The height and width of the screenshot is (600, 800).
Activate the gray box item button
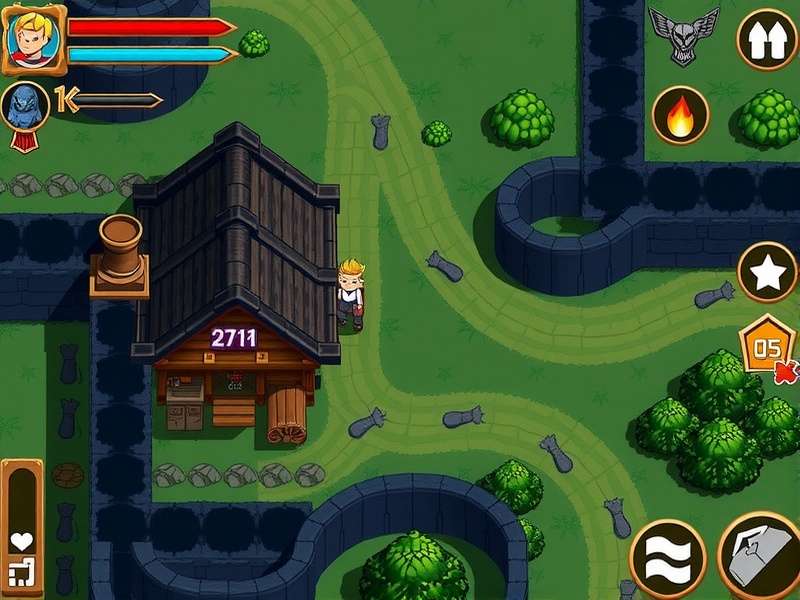pyautogui.click(x=763, y=557)
